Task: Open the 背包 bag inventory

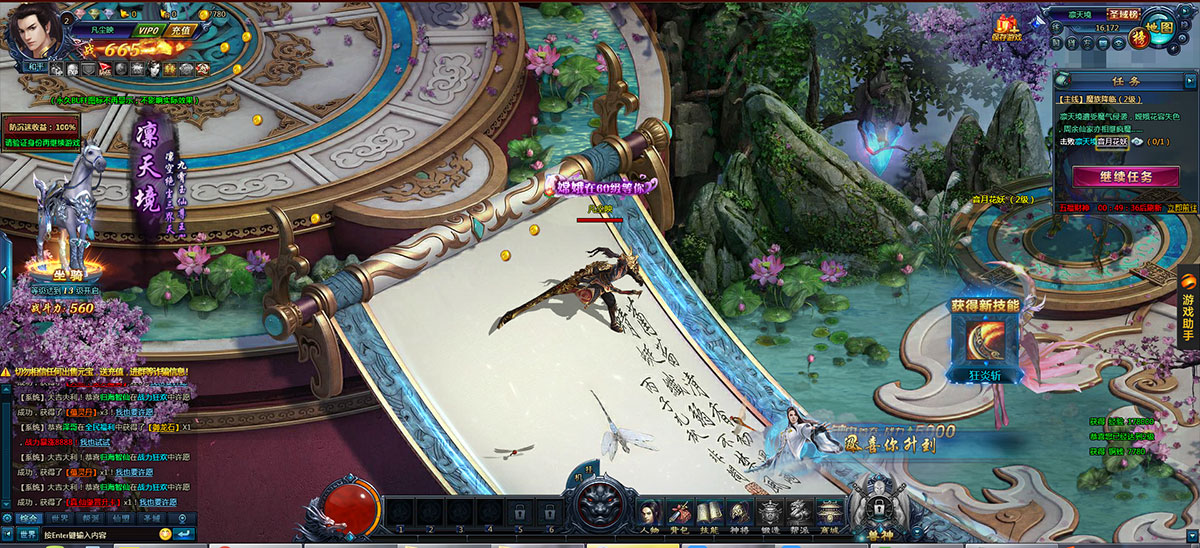Action: pos(680,513)
